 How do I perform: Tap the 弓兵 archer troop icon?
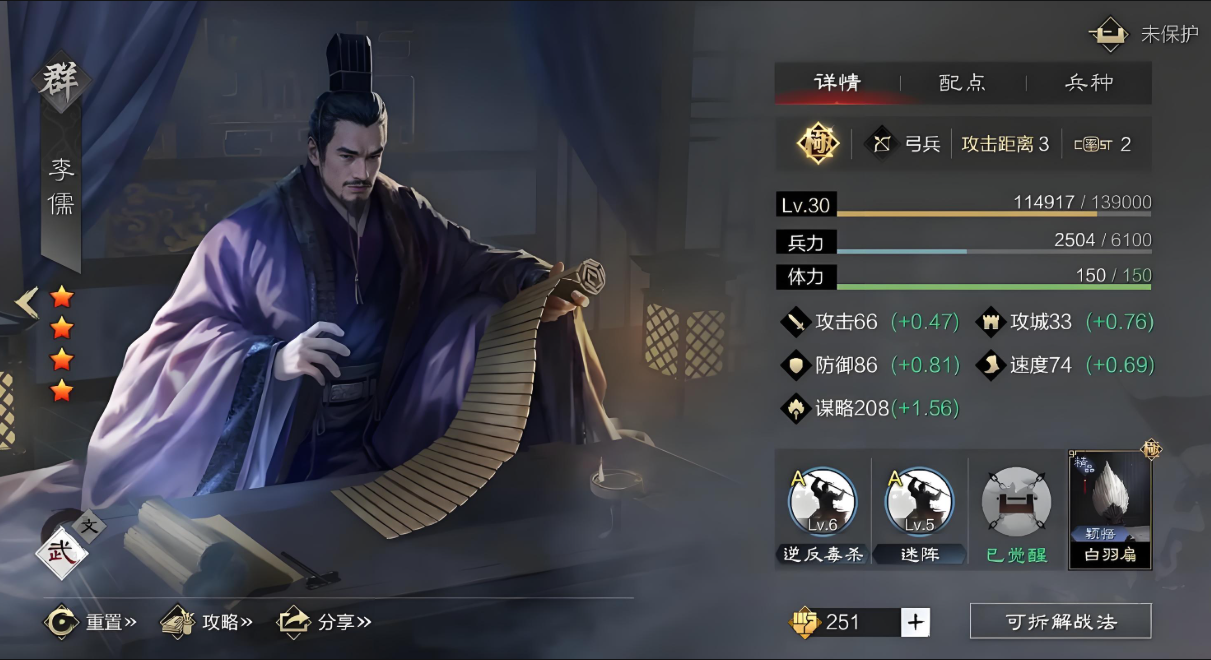pos(882,144)
